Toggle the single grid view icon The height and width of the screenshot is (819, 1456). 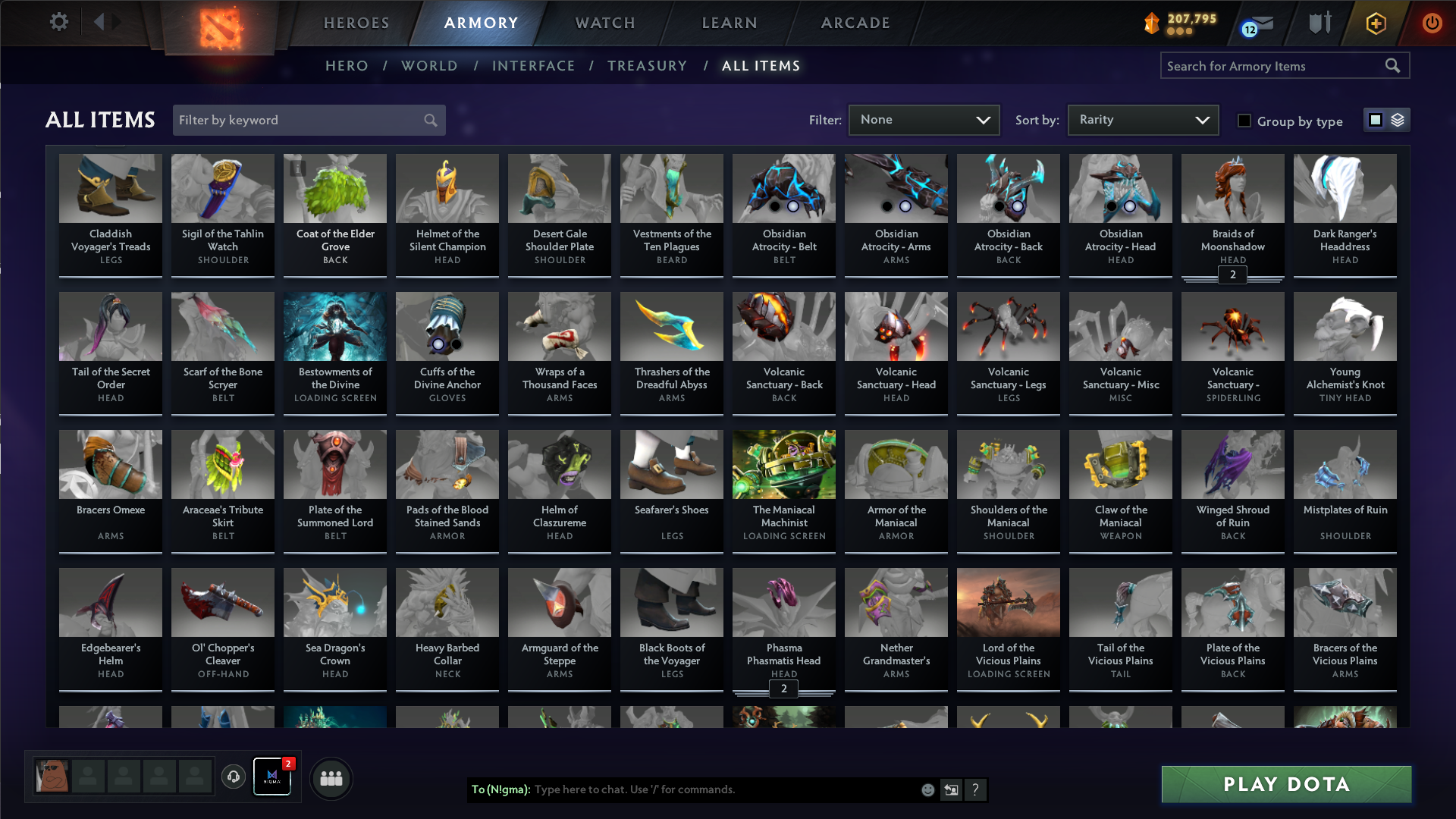1375,119
